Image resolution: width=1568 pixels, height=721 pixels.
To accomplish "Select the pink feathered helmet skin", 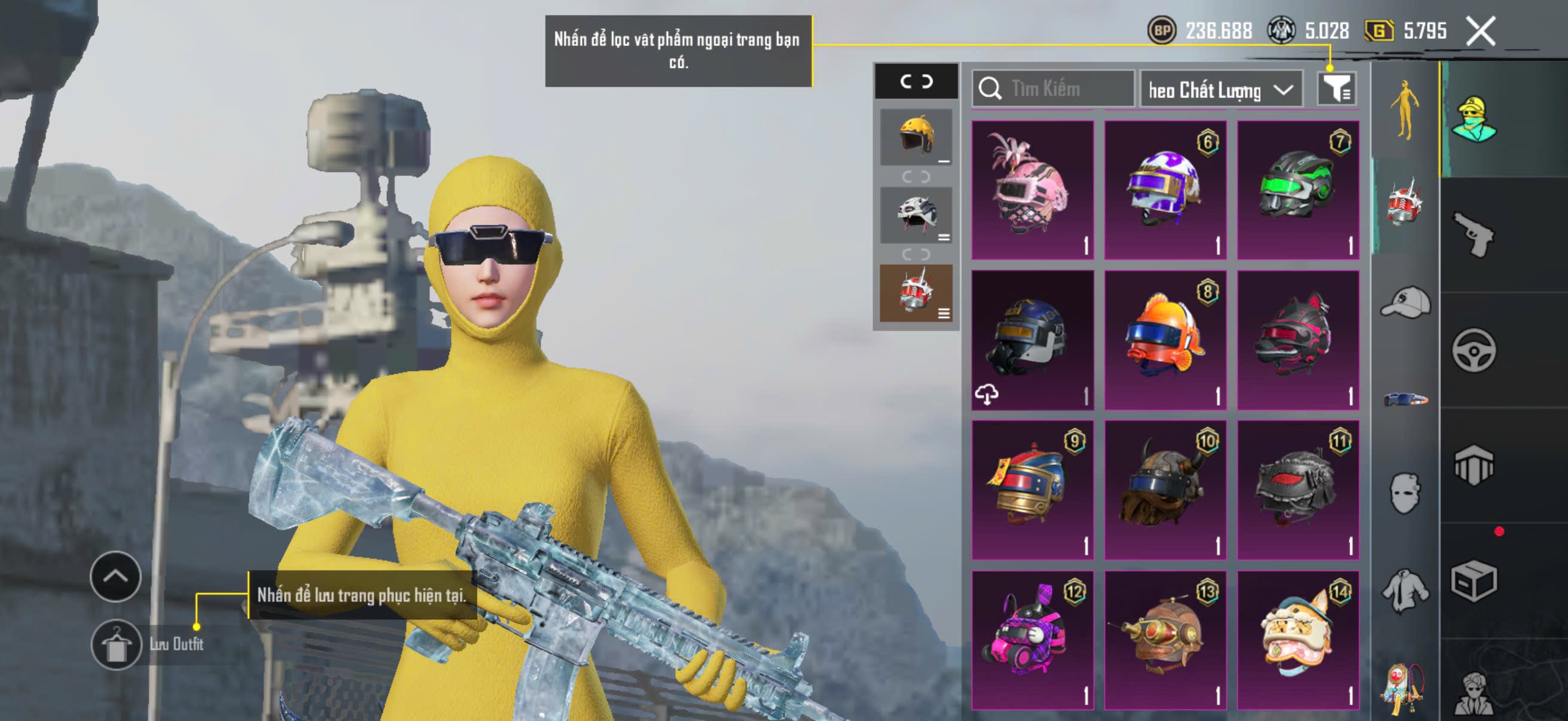I will click(1032, 190).
